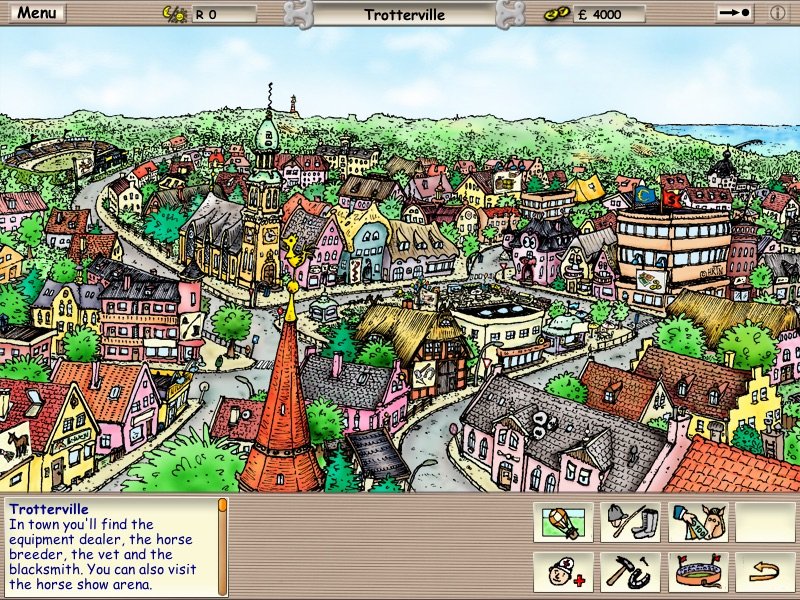Image resolution: width=800 pixels, height=600 pixels.
Task: Open the info icon
Action: click(778, 14)
